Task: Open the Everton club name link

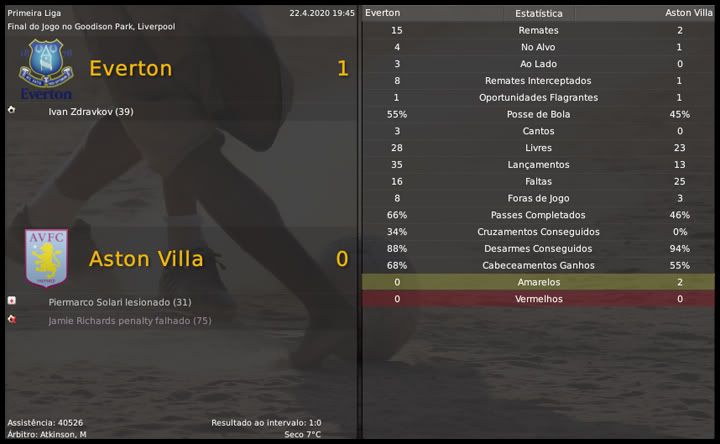Action: (130, 68)
